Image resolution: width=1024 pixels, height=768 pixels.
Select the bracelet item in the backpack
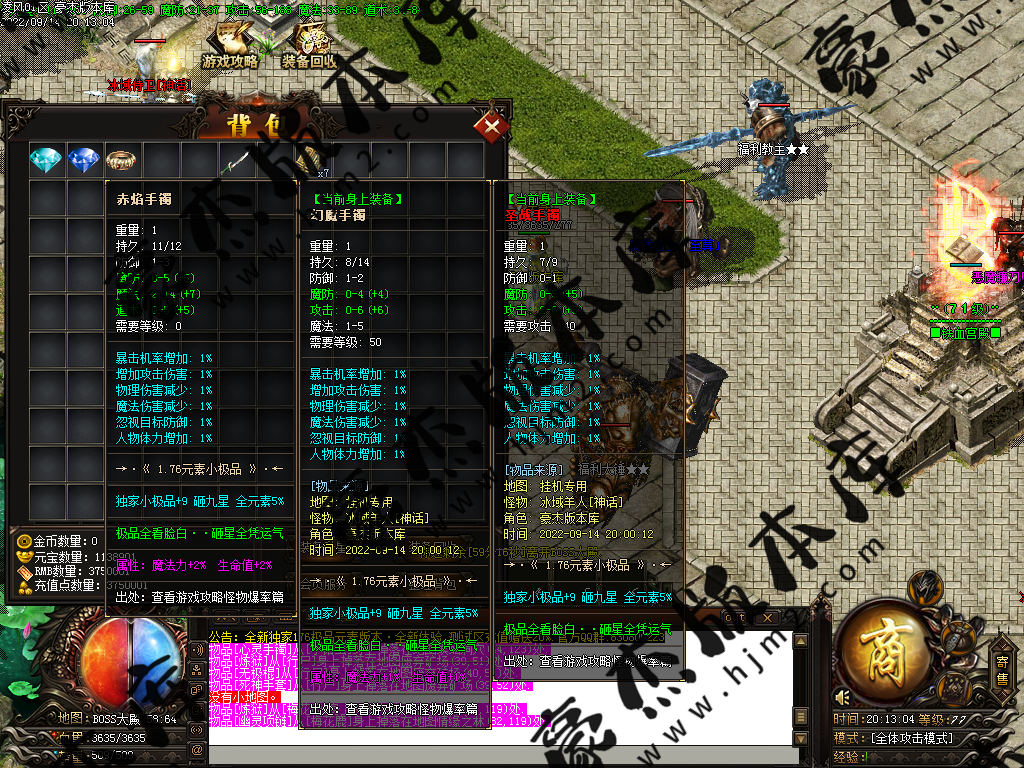tap(122, 160)
